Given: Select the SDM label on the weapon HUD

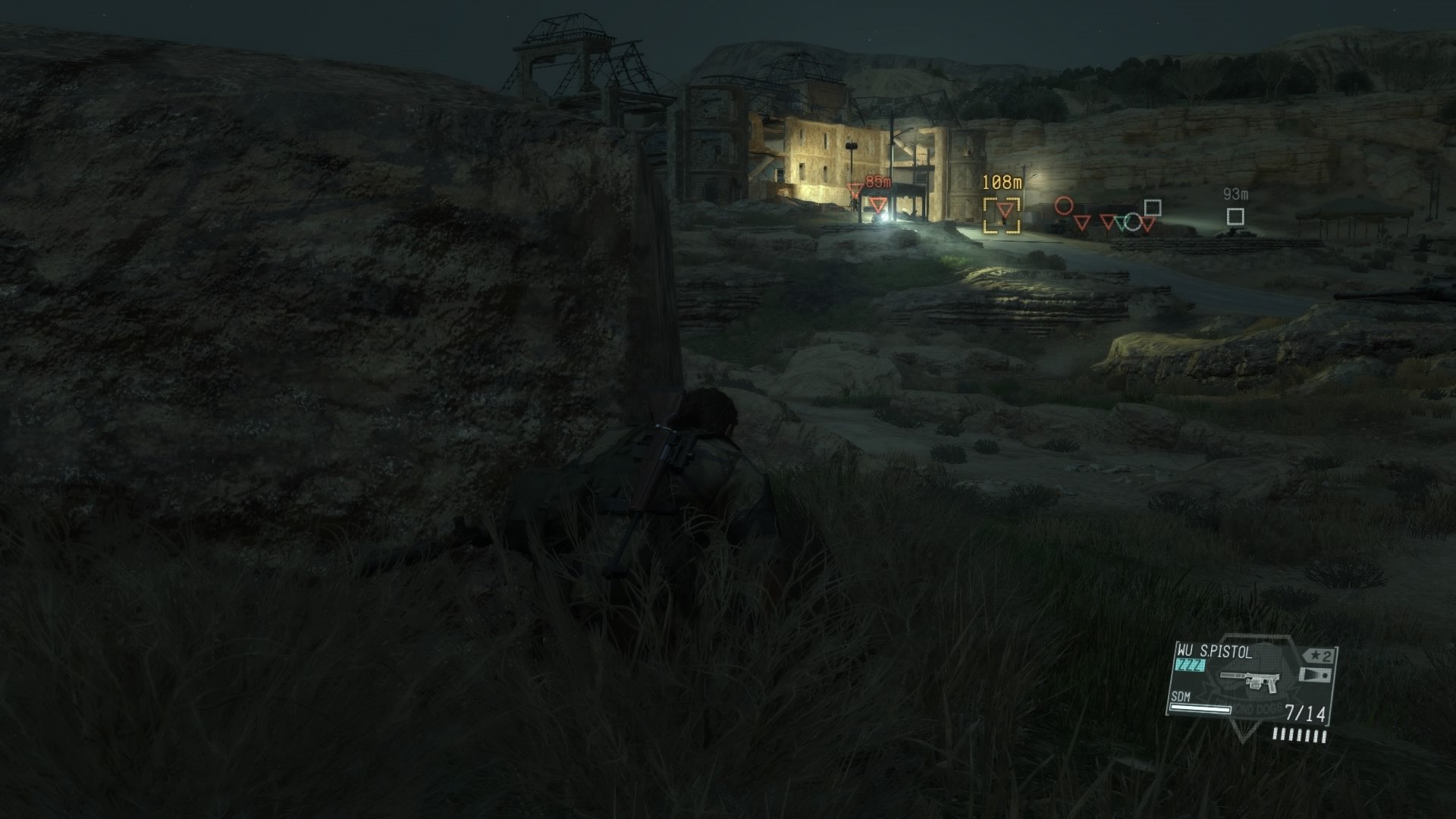Looking at the screenshot, I should pos(1181,697).
